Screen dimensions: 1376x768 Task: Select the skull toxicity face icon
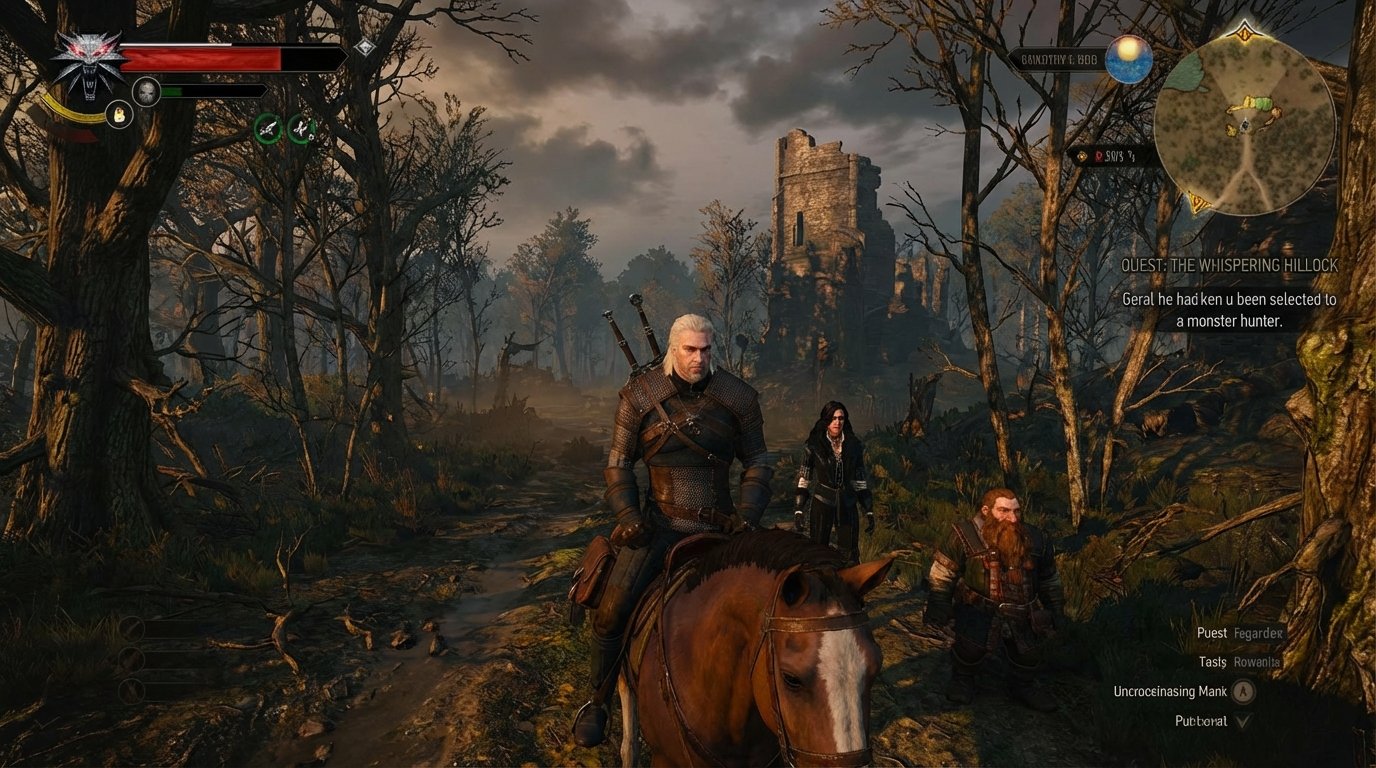coord(147,90)
